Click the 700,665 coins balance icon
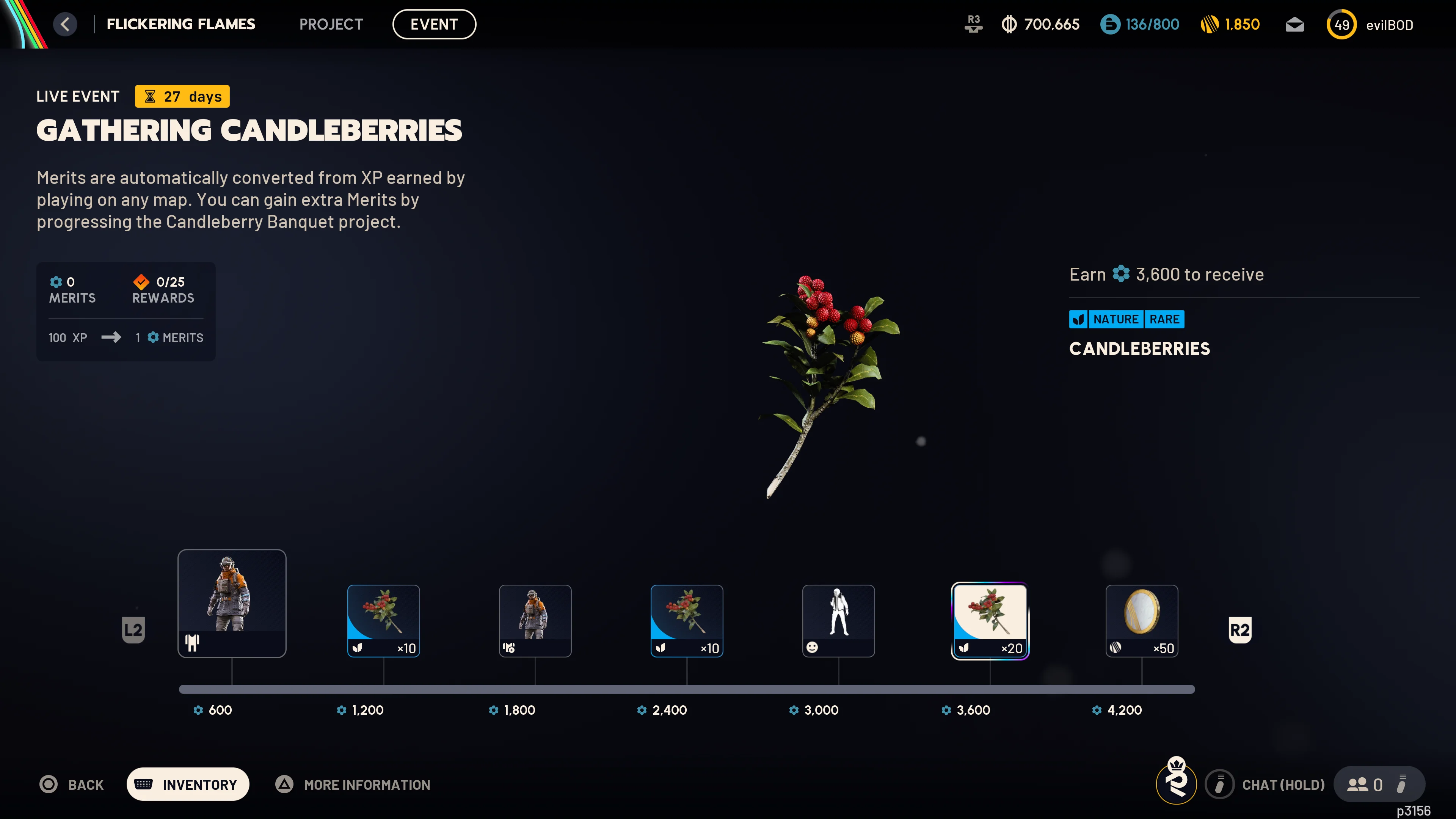1456x819 pixels. pyautogui.click(x=1010, y=24)
